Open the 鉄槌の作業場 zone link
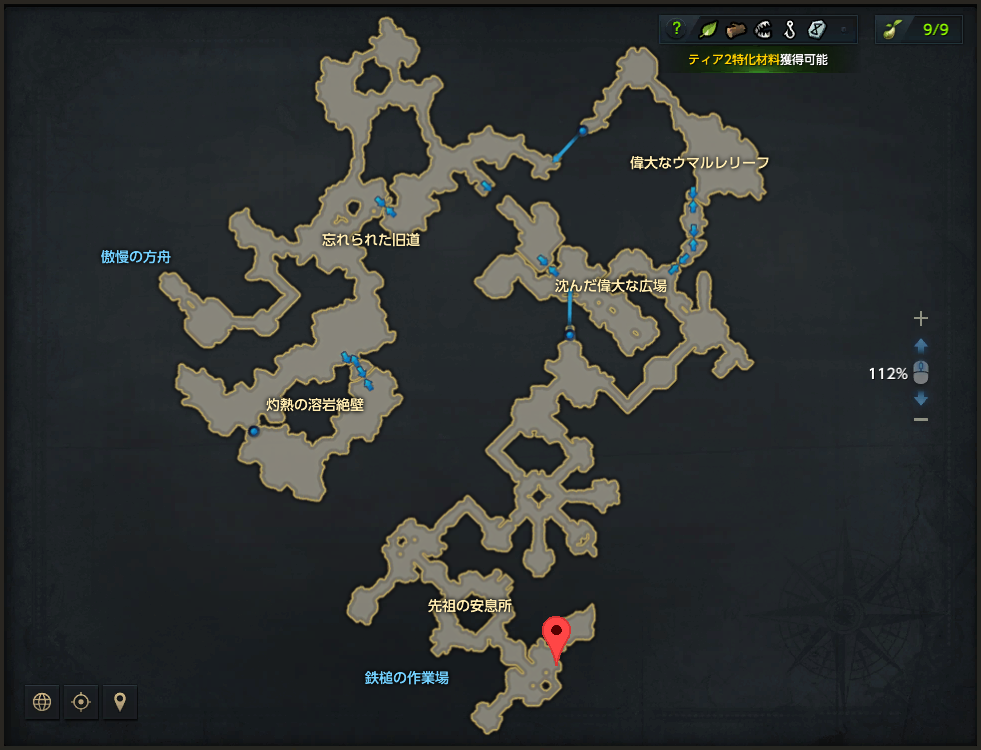 406,678
